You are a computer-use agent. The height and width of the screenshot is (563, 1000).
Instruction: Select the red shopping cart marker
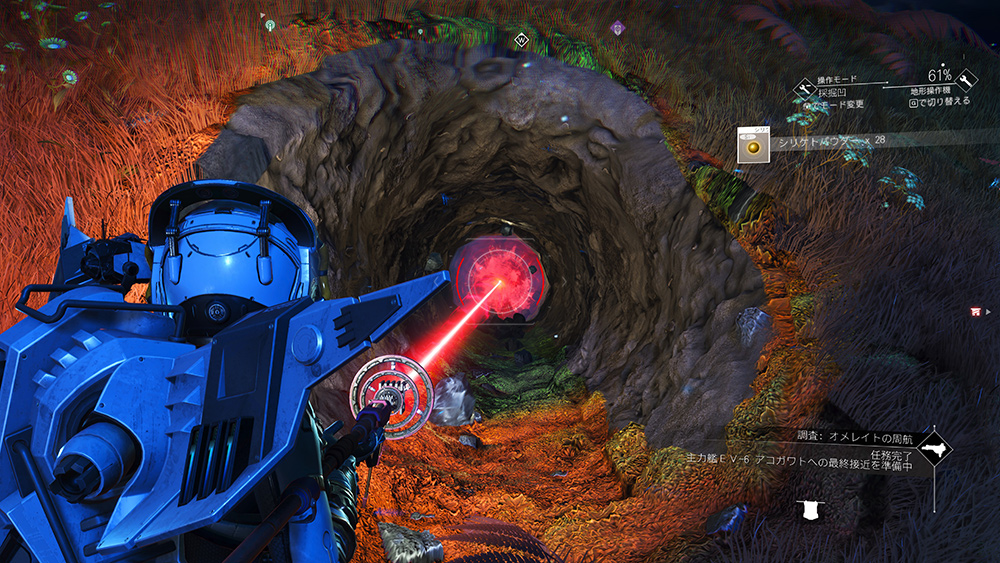click(974, 311)
